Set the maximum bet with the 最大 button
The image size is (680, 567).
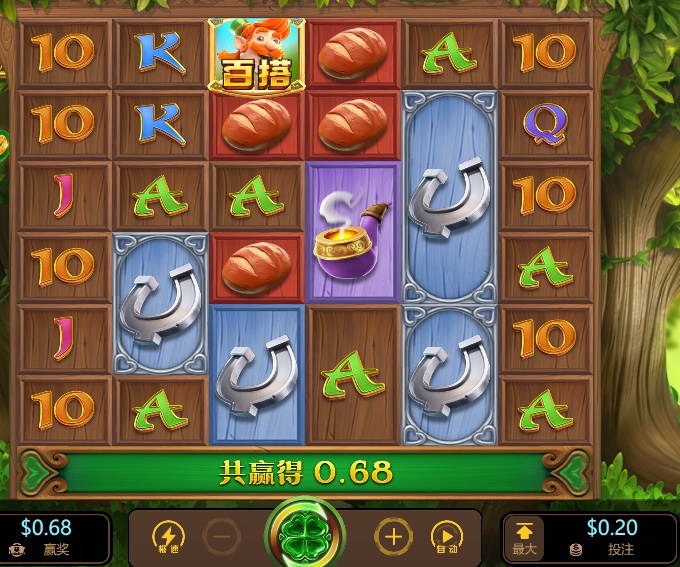click(524, 538)
